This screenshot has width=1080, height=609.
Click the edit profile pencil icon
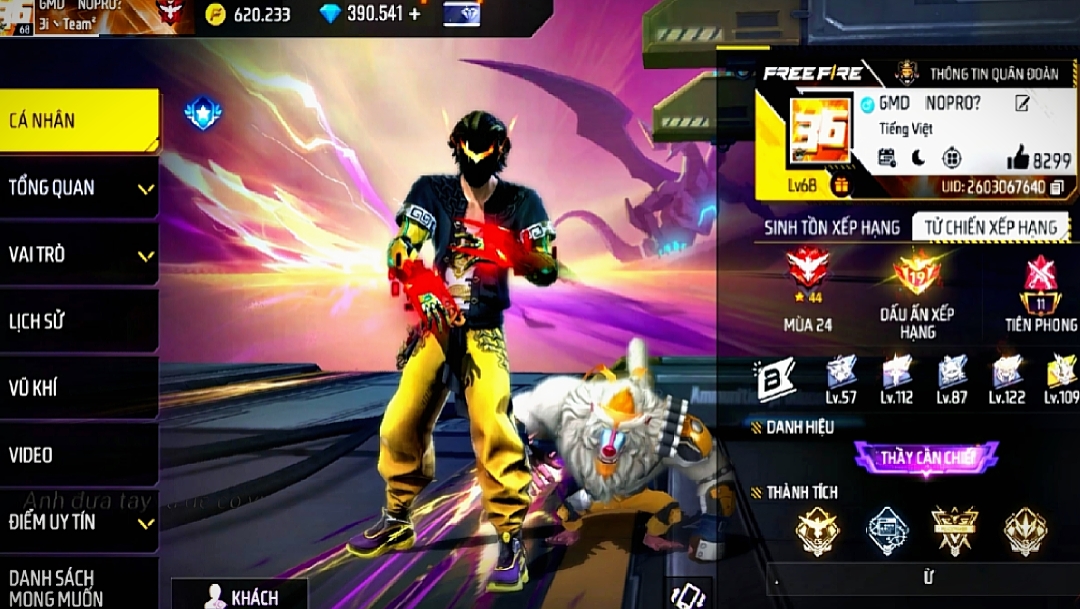[1022, 104]
